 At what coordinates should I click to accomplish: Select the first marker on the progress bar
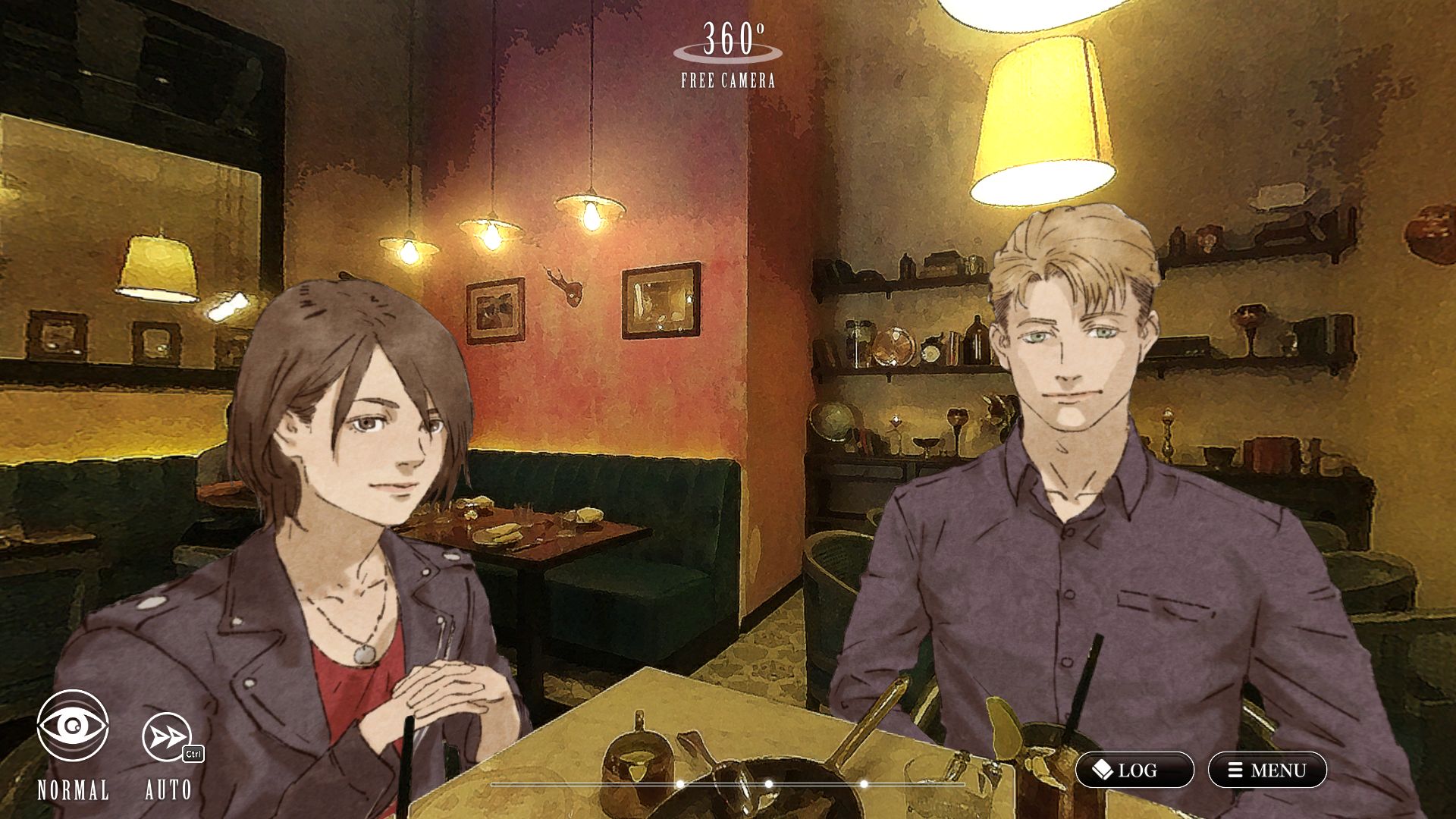[x=678, y=783]
